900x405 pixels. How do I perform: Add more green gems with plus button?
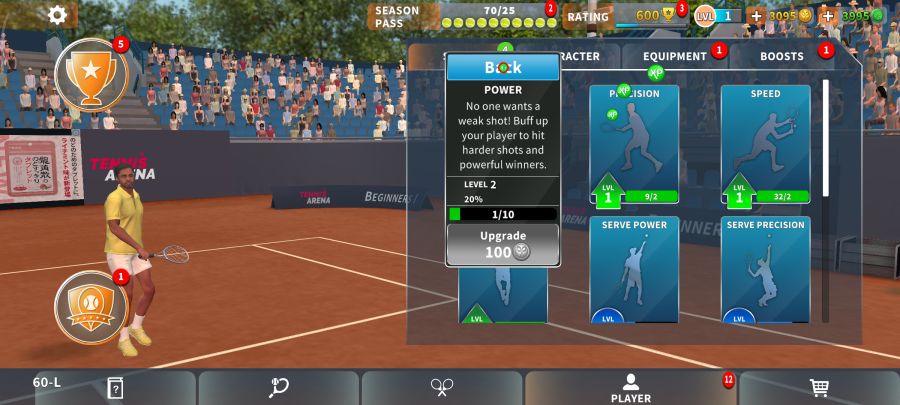tap(828, 16)
